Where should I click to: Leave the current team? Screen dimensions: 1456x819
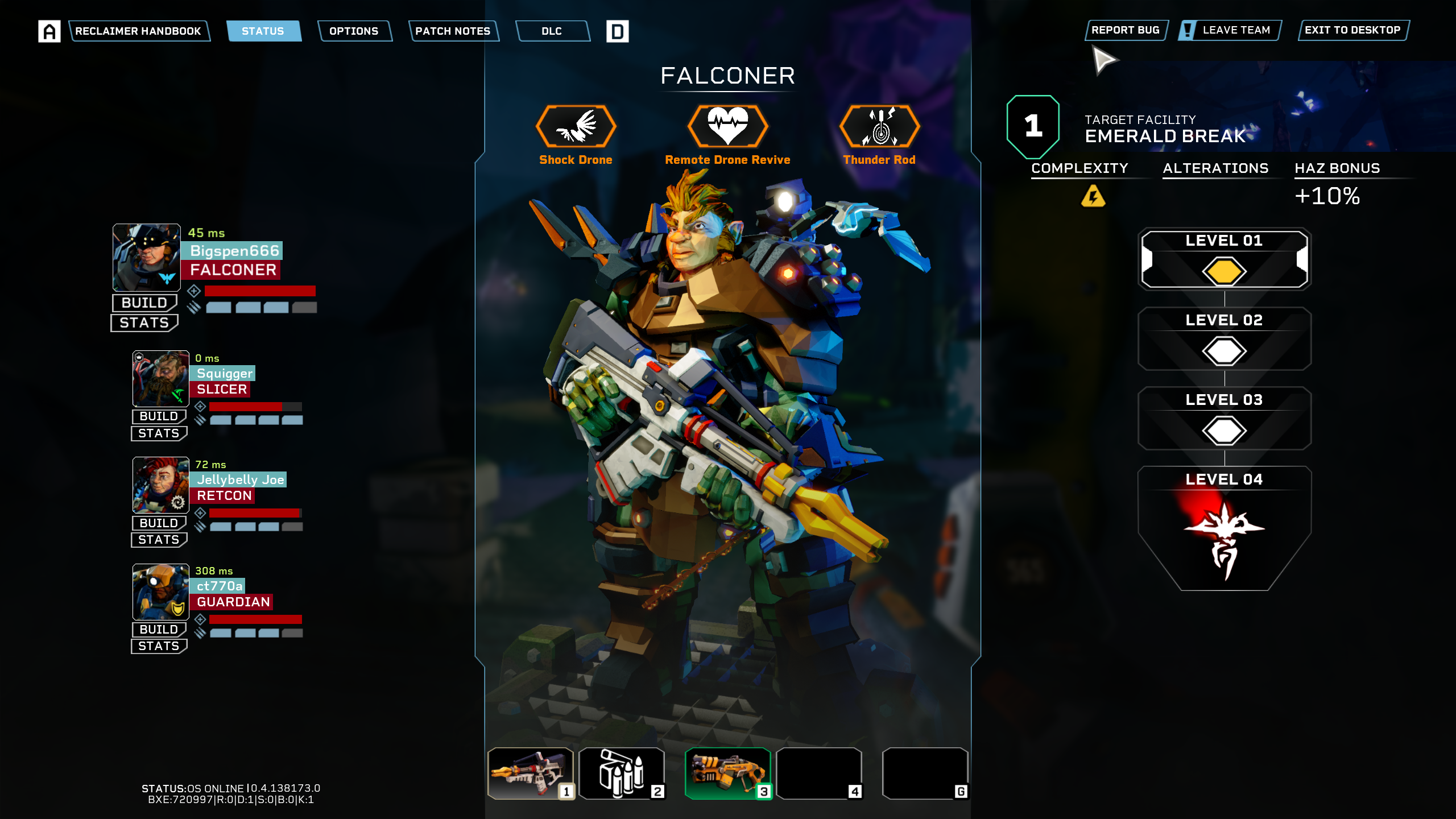click(x=1230, y=30)
